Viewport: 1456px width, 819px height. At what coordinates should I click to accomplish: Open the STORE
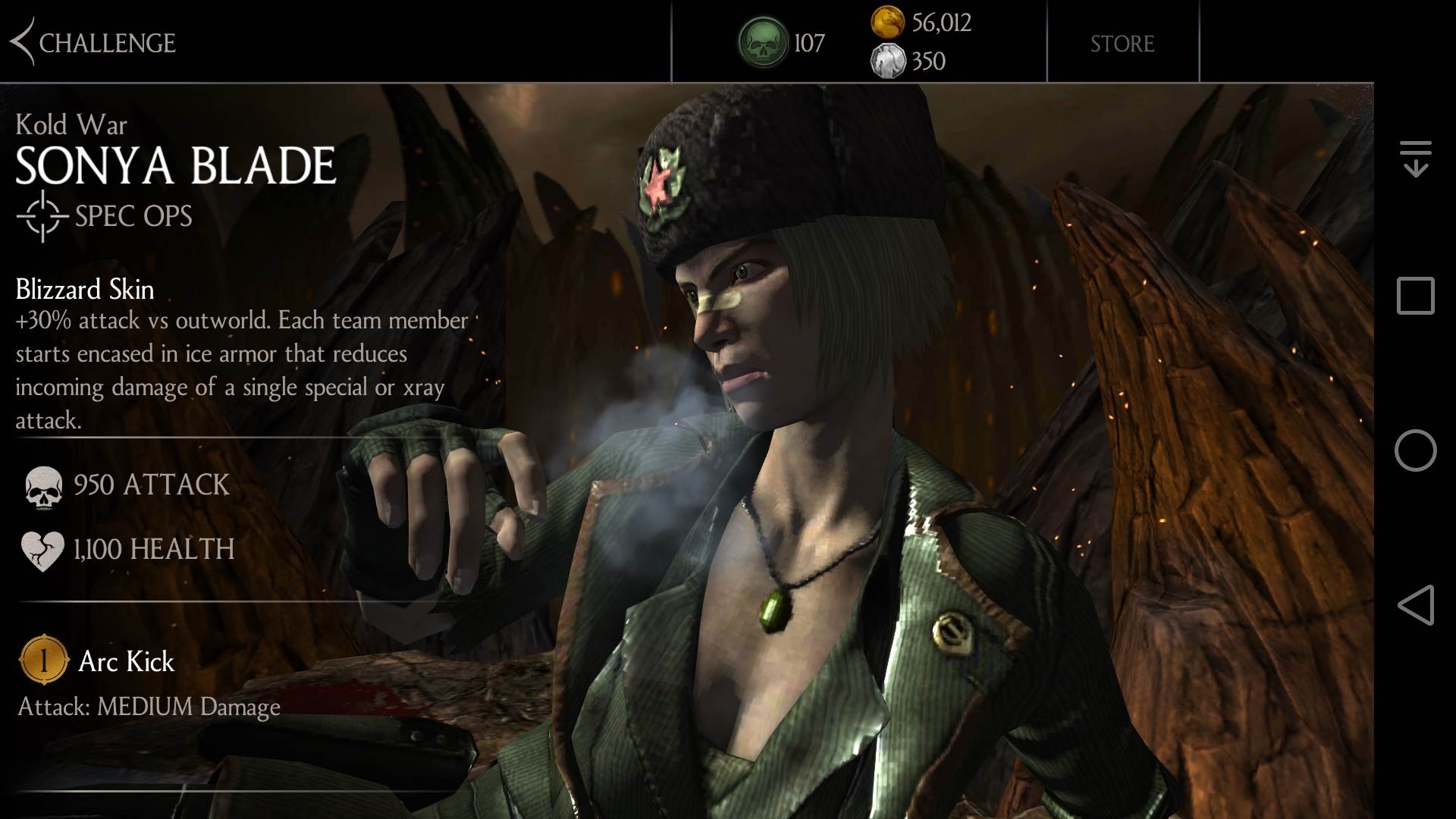click(x=1122, y=43)
